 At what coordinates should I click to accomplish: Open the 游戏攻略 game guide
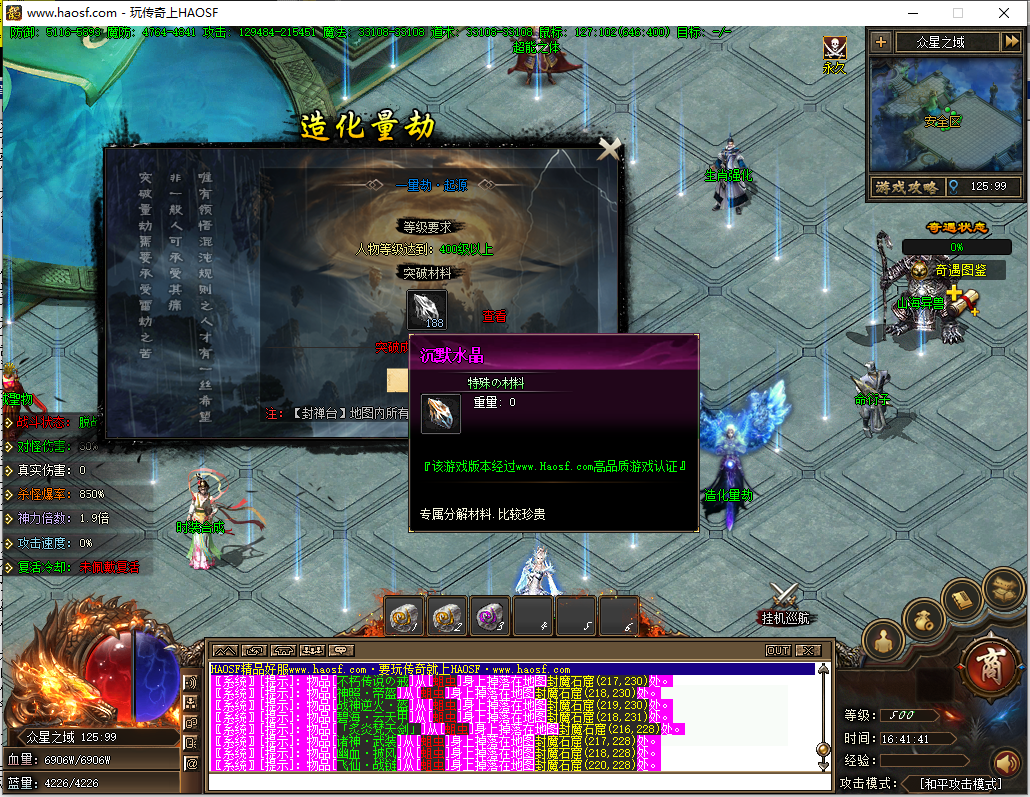click(x=906, y=187)
